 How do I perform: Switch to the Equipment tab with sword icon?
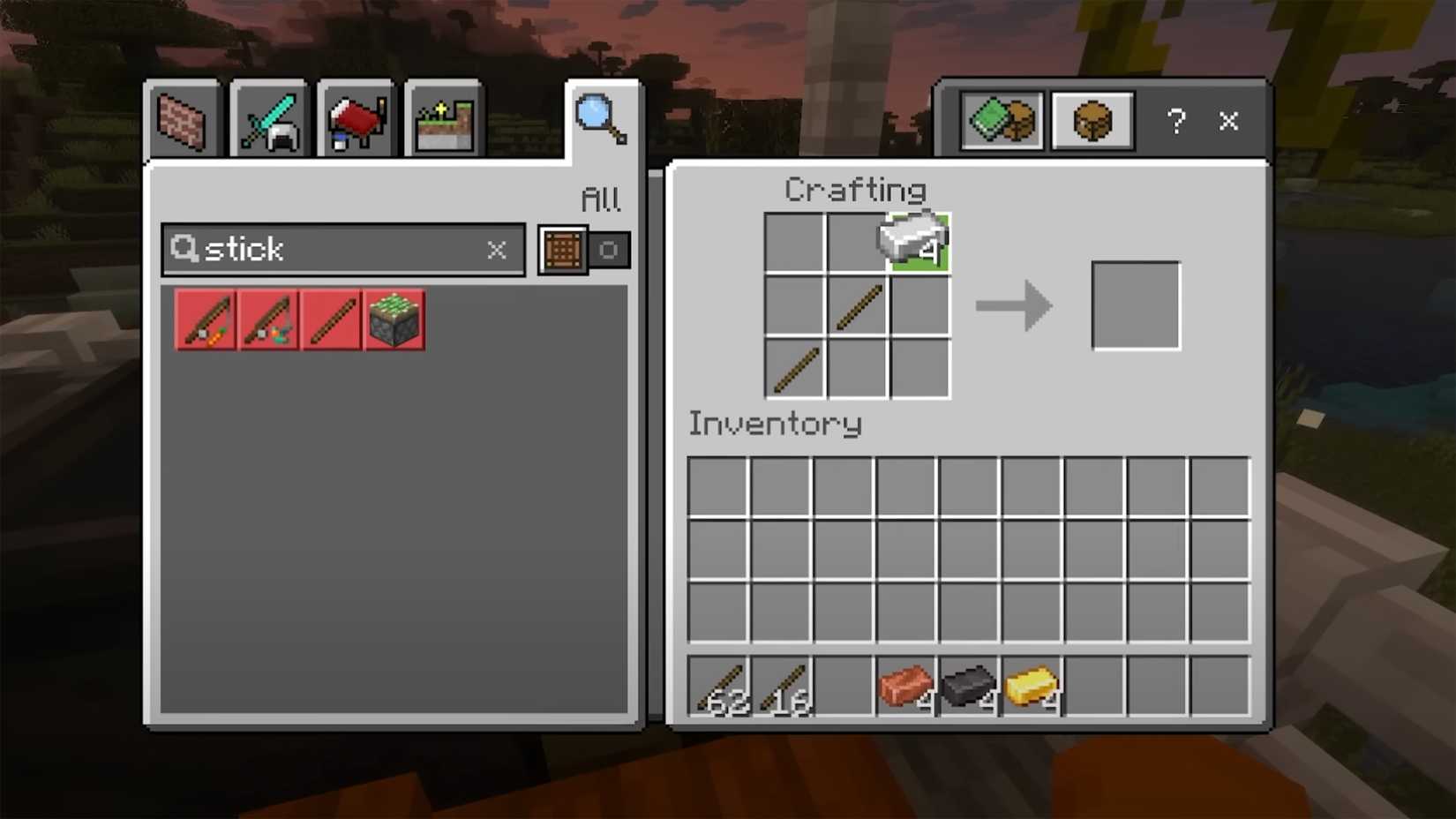click(269, 121)
